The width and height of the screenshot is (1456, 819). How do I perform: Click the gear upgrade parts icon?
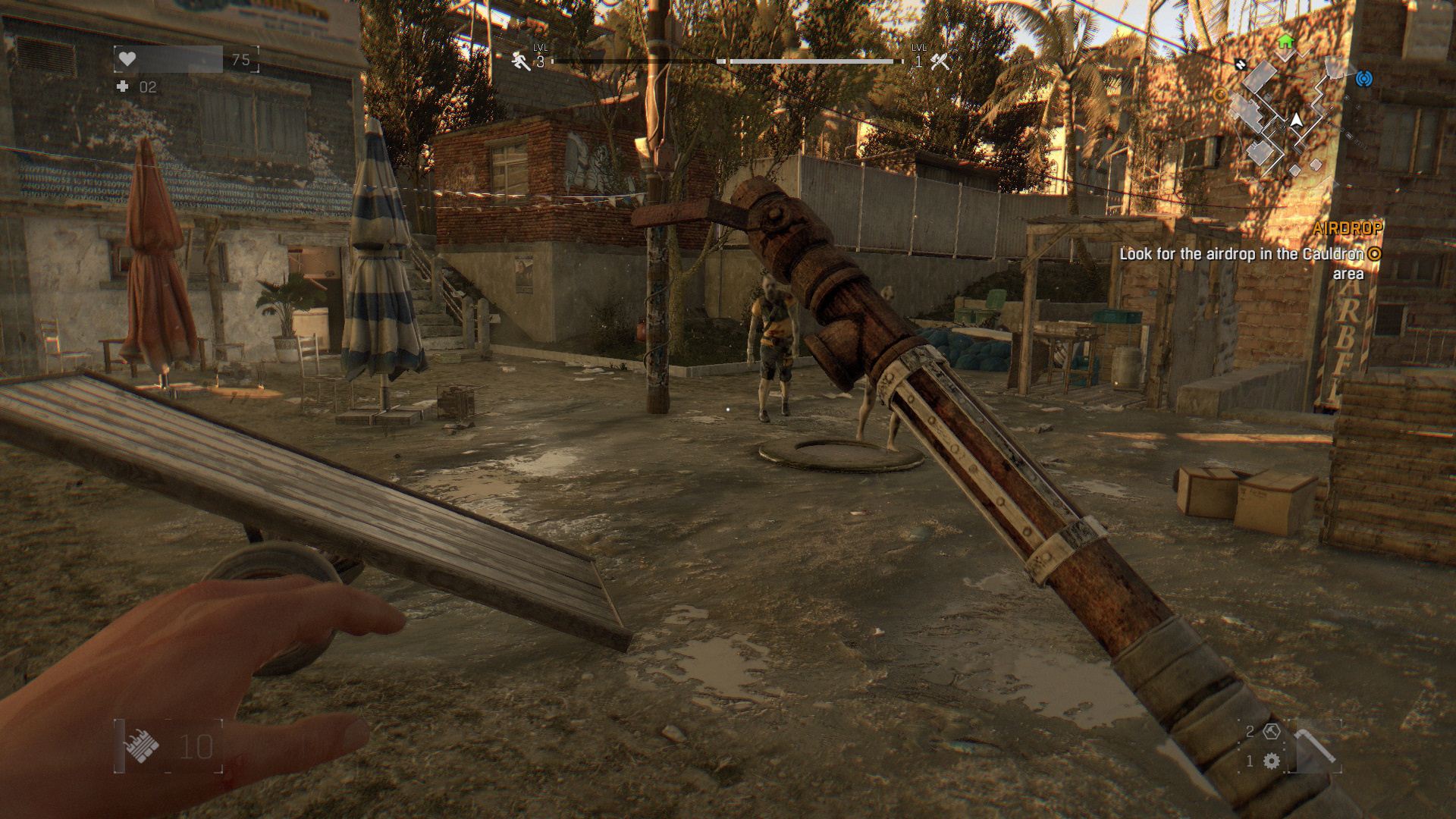[x=1272, y=761]
